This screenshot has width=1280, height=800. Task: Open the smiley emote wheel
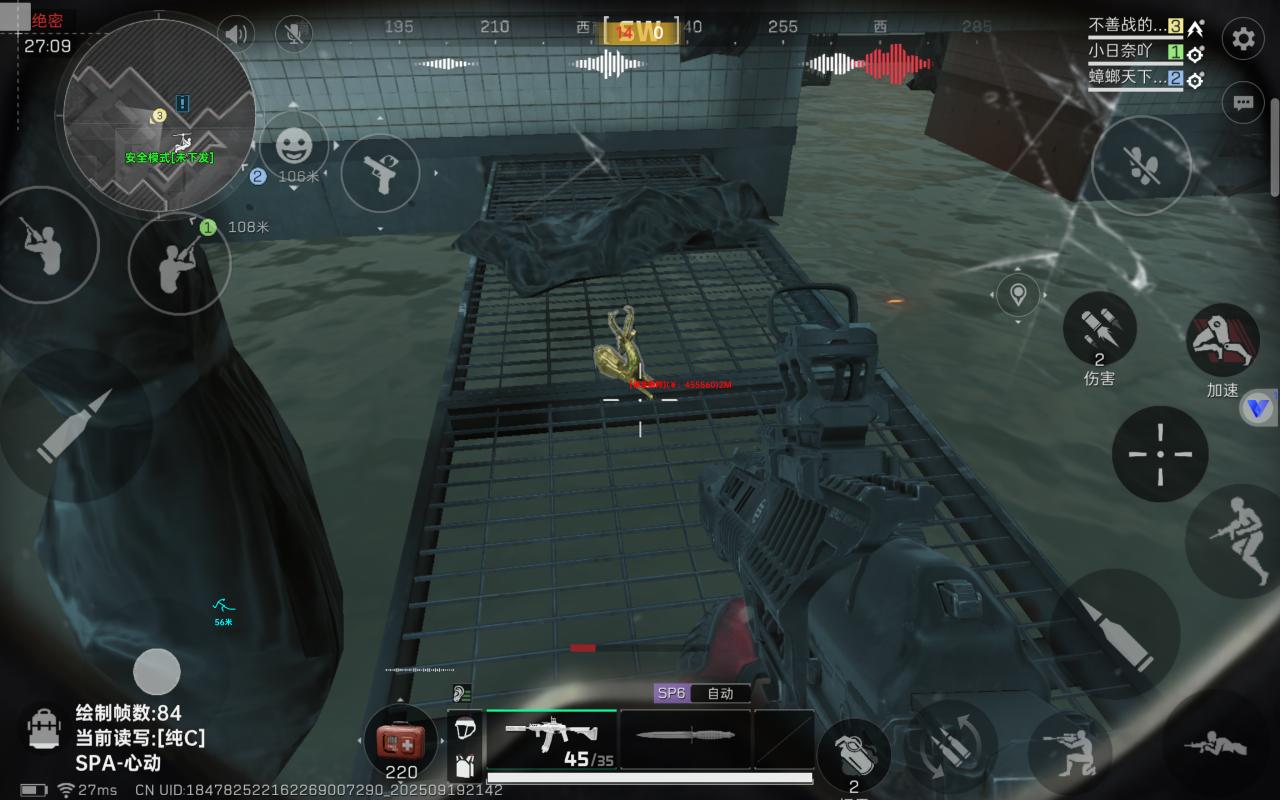point(293,147)
